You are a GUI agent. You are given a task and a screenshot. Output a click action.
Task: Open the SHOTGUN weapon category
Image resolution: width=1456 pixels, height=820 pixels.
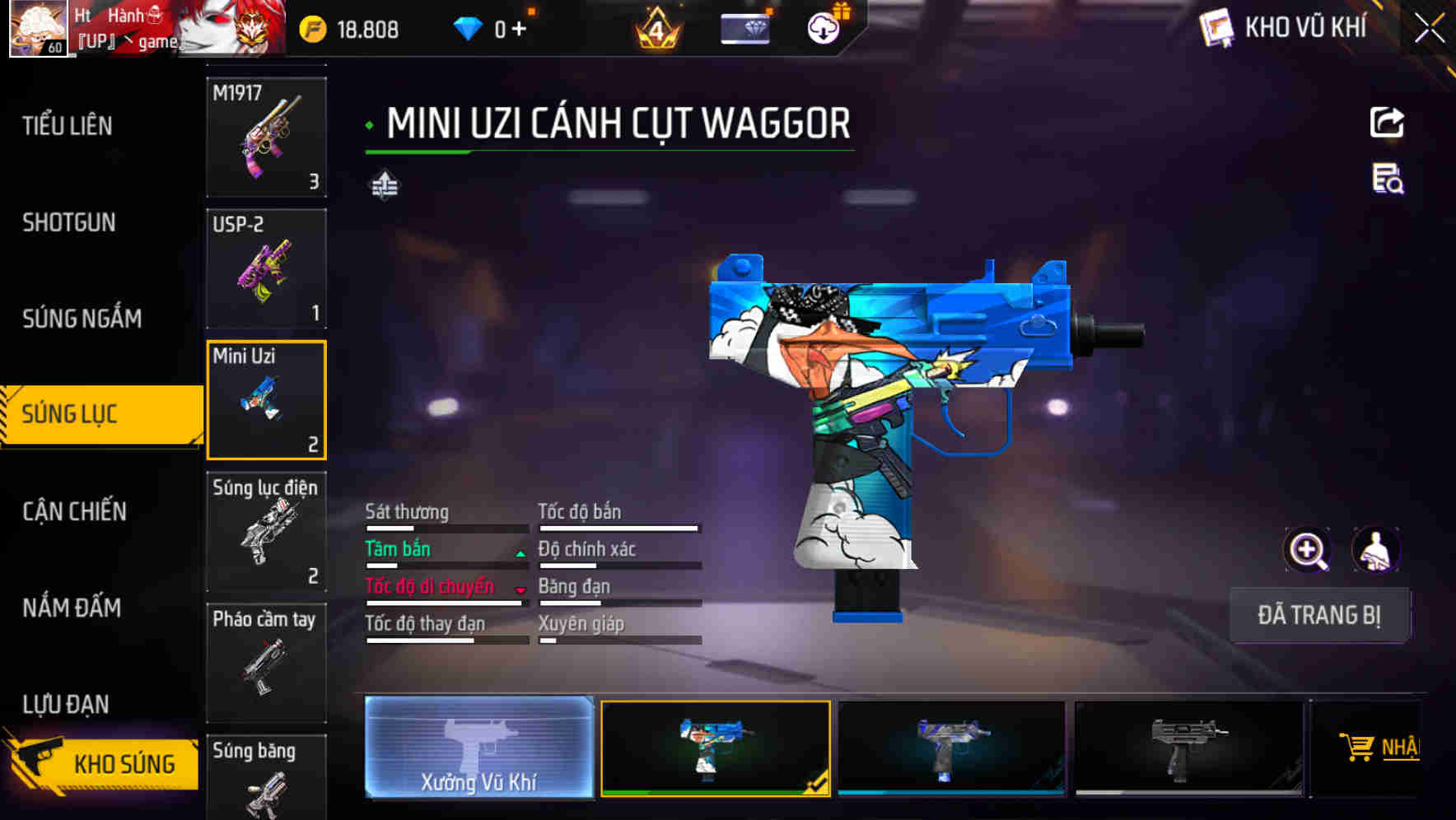click(x=69, y=222)
